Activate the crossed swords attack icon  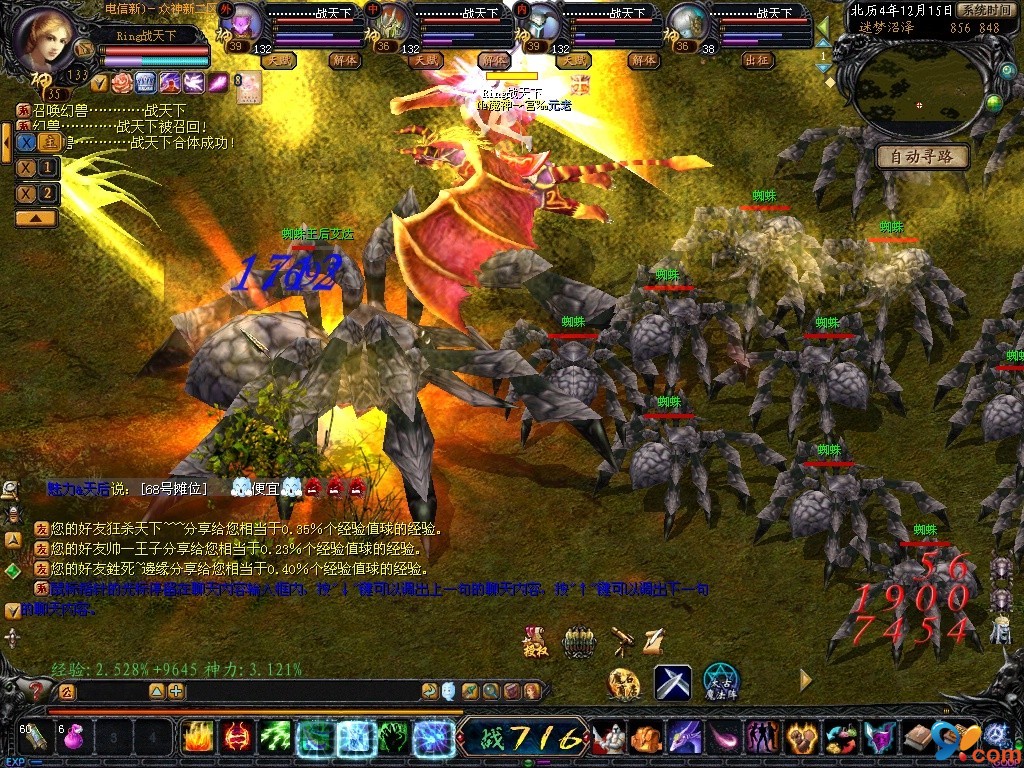click(x=672, y=682)
